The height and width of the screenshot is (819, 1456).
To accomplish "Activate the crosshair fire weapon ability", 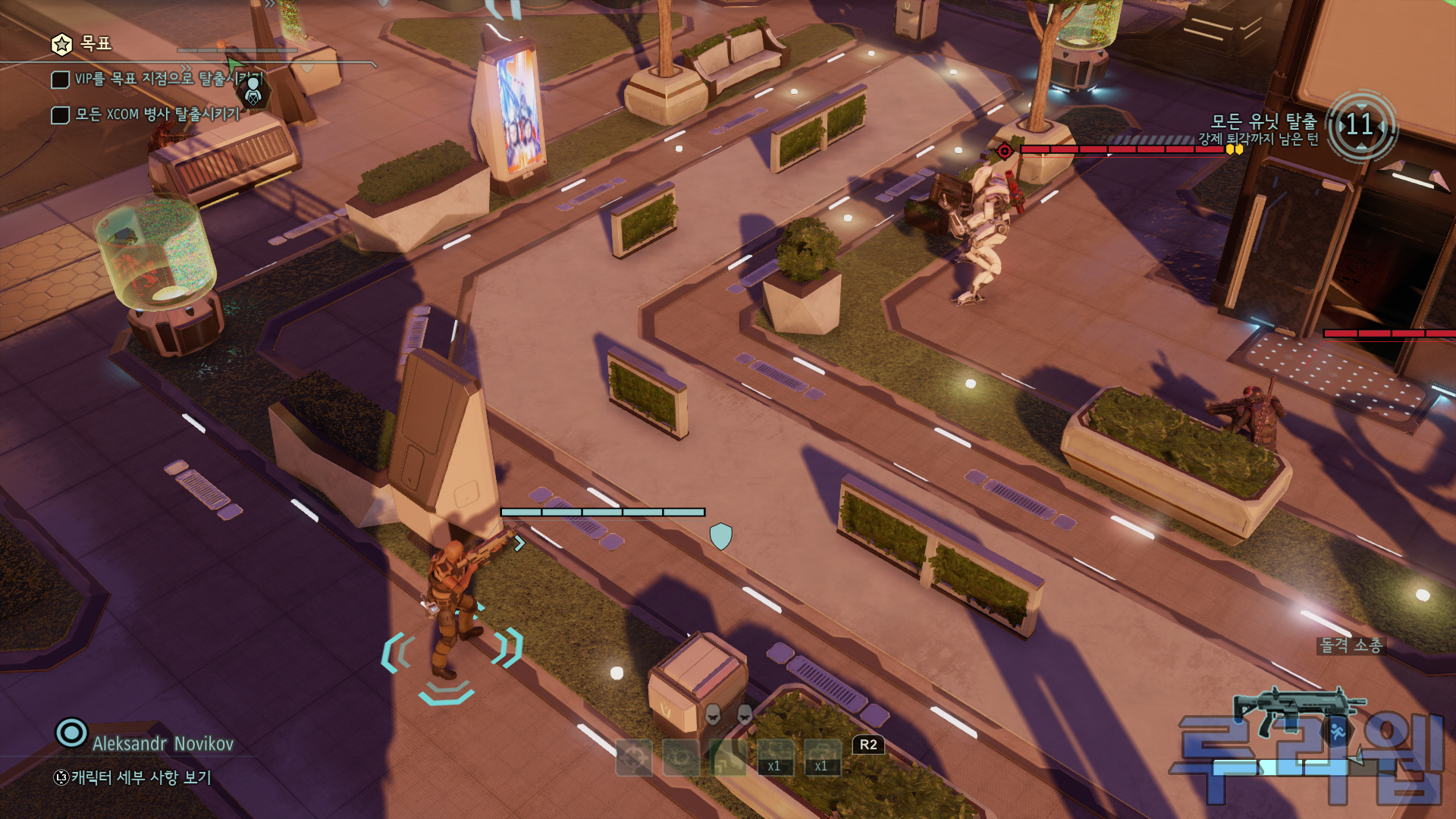I will tap(634, 758).
